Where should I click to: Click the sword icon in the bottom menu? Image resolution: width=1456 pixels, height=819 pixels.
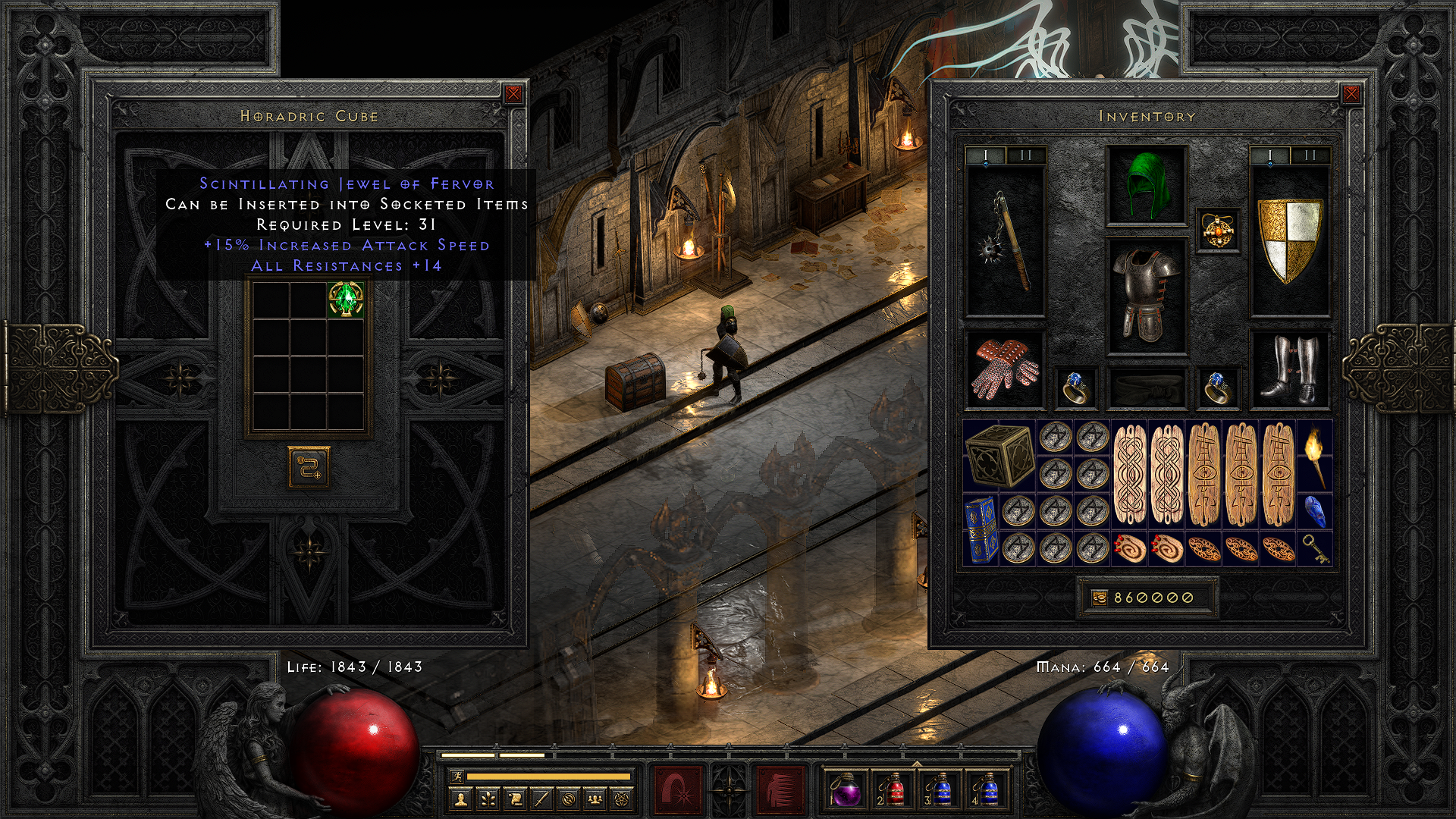[542, 798]
